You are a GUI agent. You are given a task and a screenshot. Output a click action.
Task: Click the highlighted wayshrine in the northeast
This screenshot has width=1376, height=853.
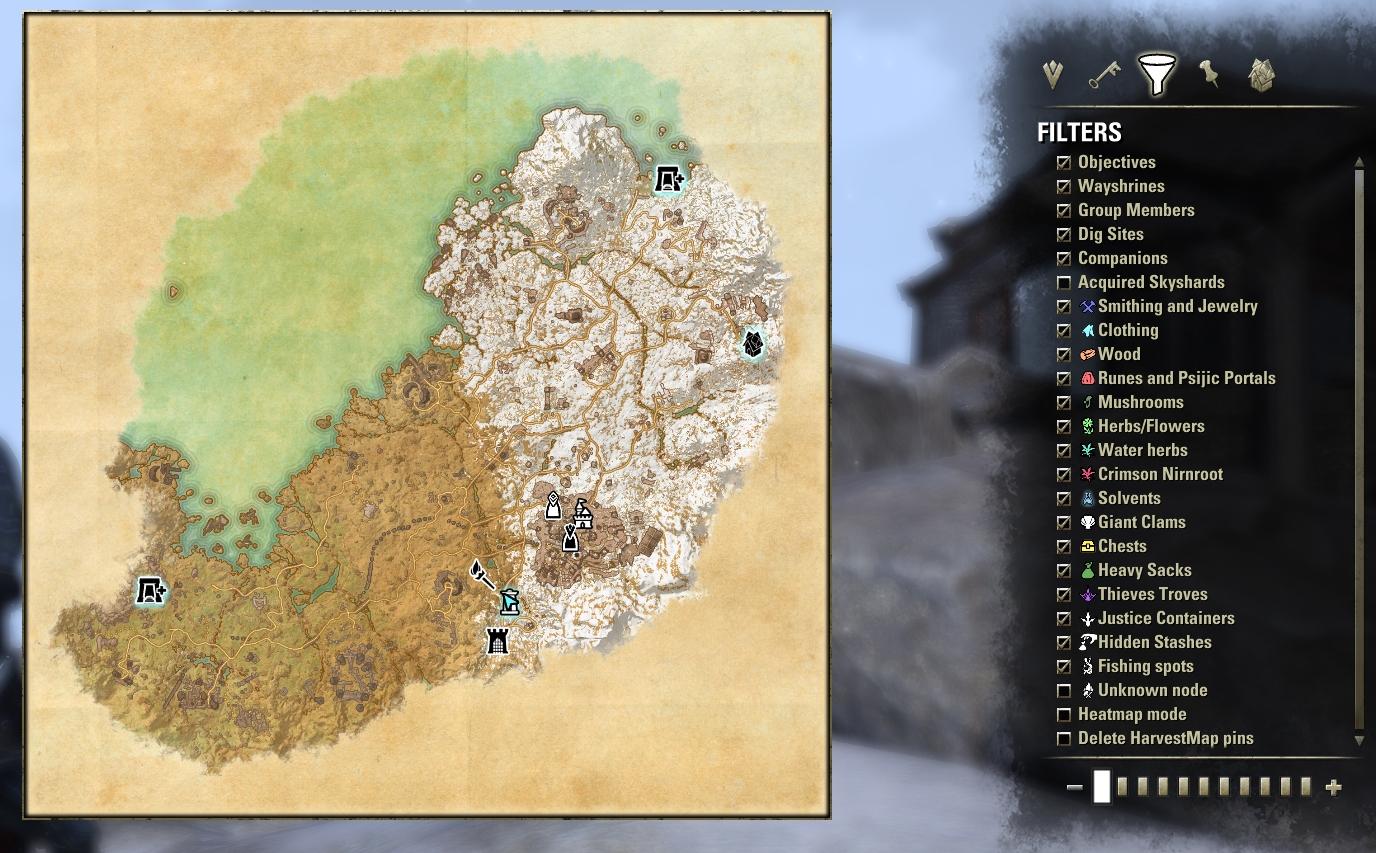tap(667, 180)
